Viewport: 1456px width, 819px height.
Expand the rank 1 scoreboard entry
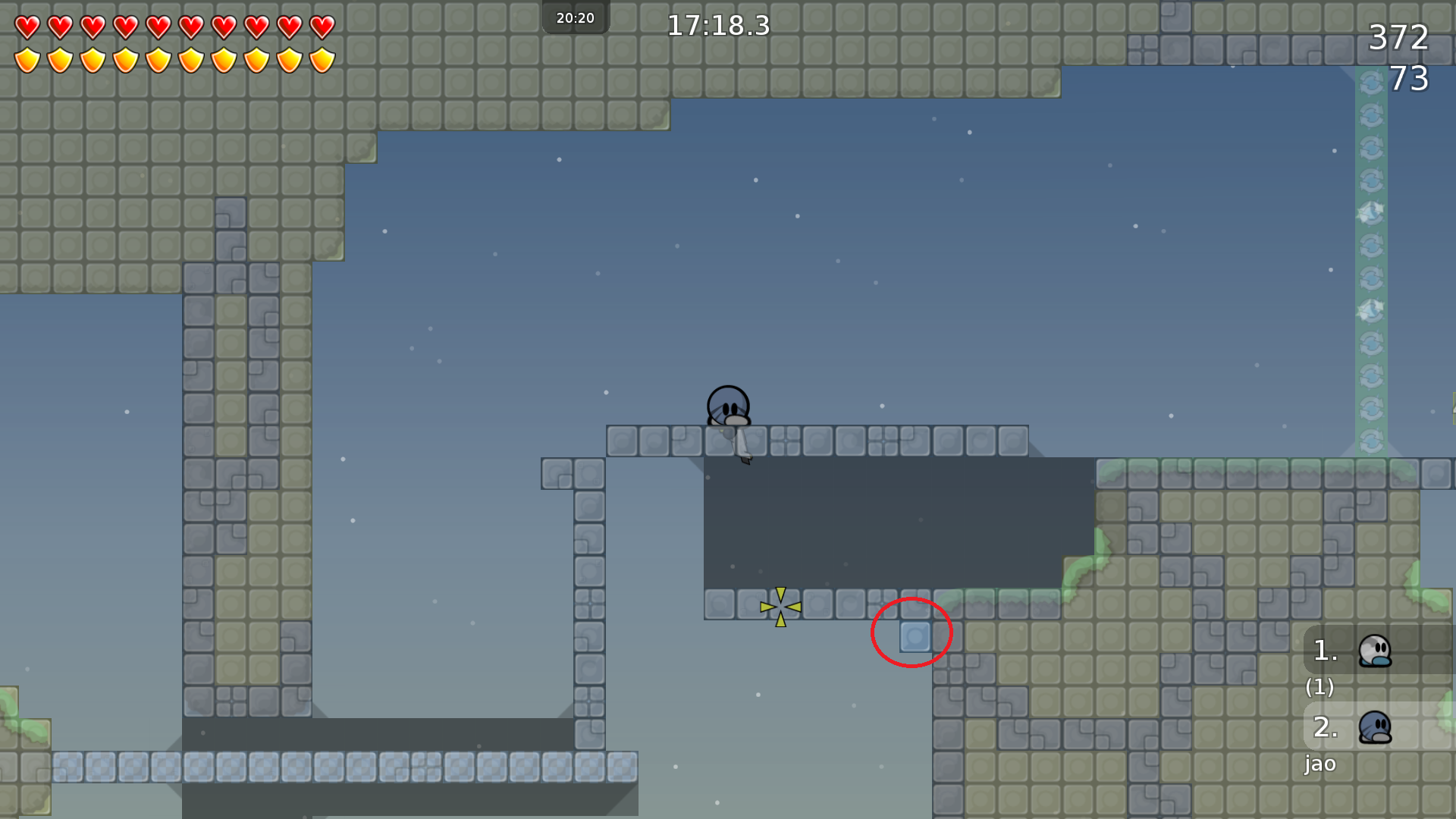1323,651
